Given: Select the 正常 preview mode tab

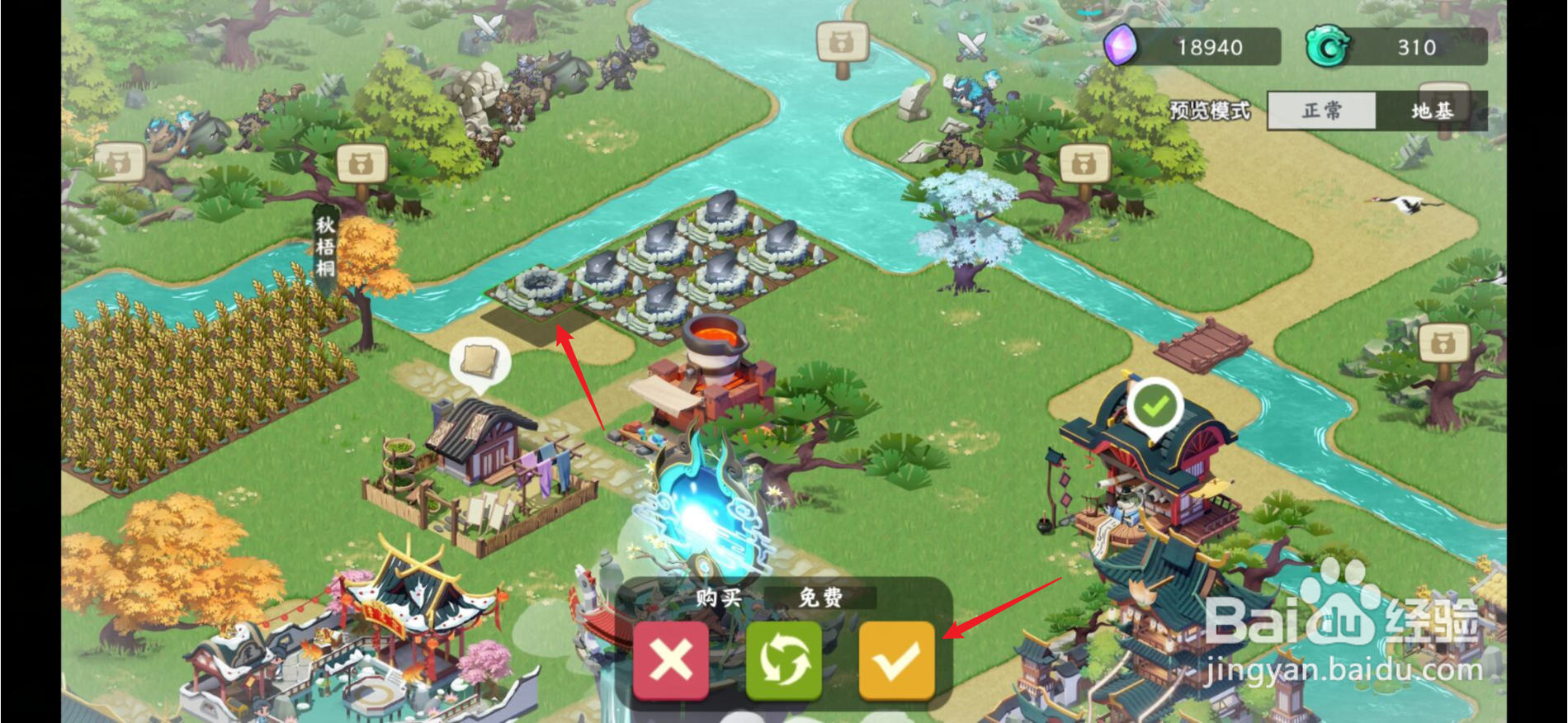Looking at the screenshot, I should click(x=1321, y=110).
